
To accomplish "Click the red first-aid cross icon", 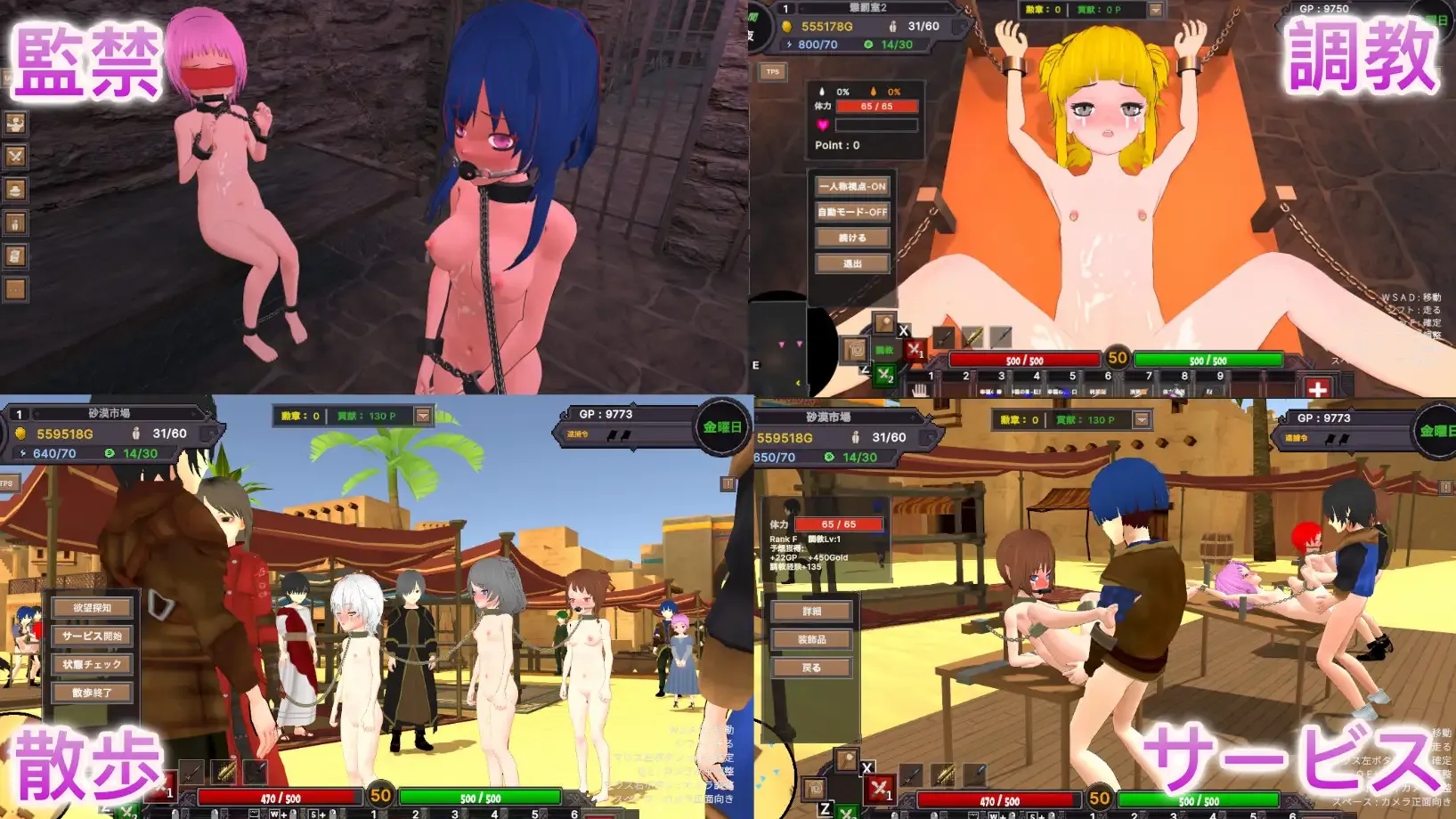I will coord(1319,389).
